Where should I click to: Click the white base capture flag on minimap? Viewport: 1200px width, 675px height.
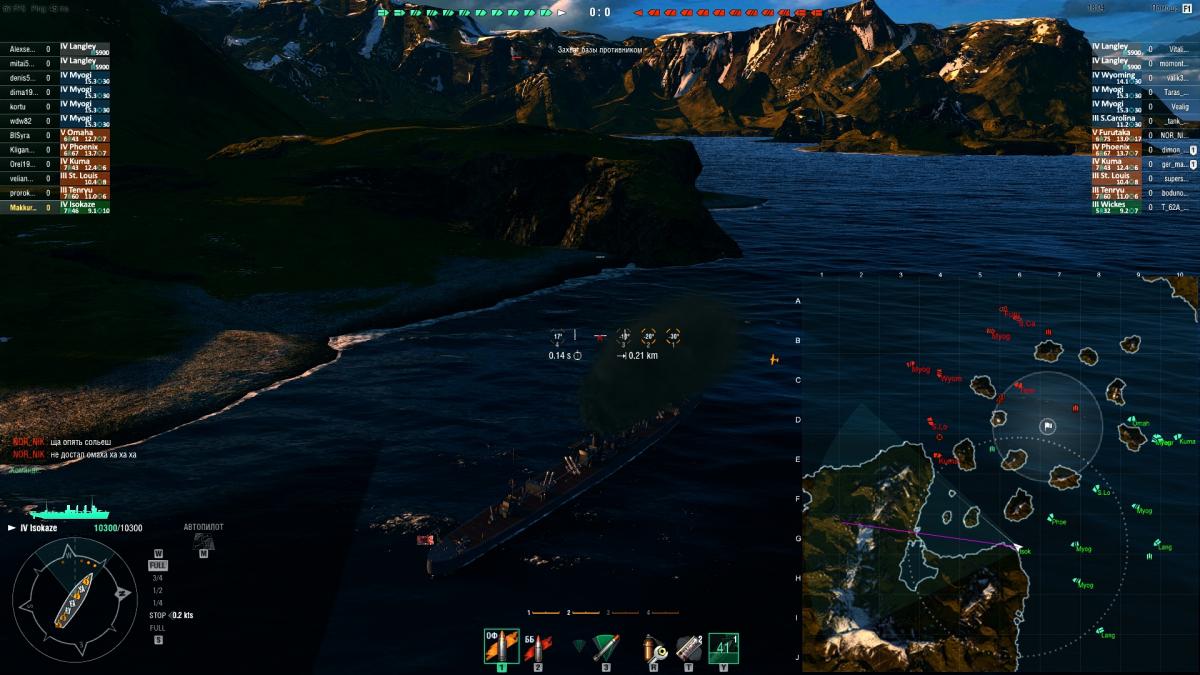tap(1047, 425)
